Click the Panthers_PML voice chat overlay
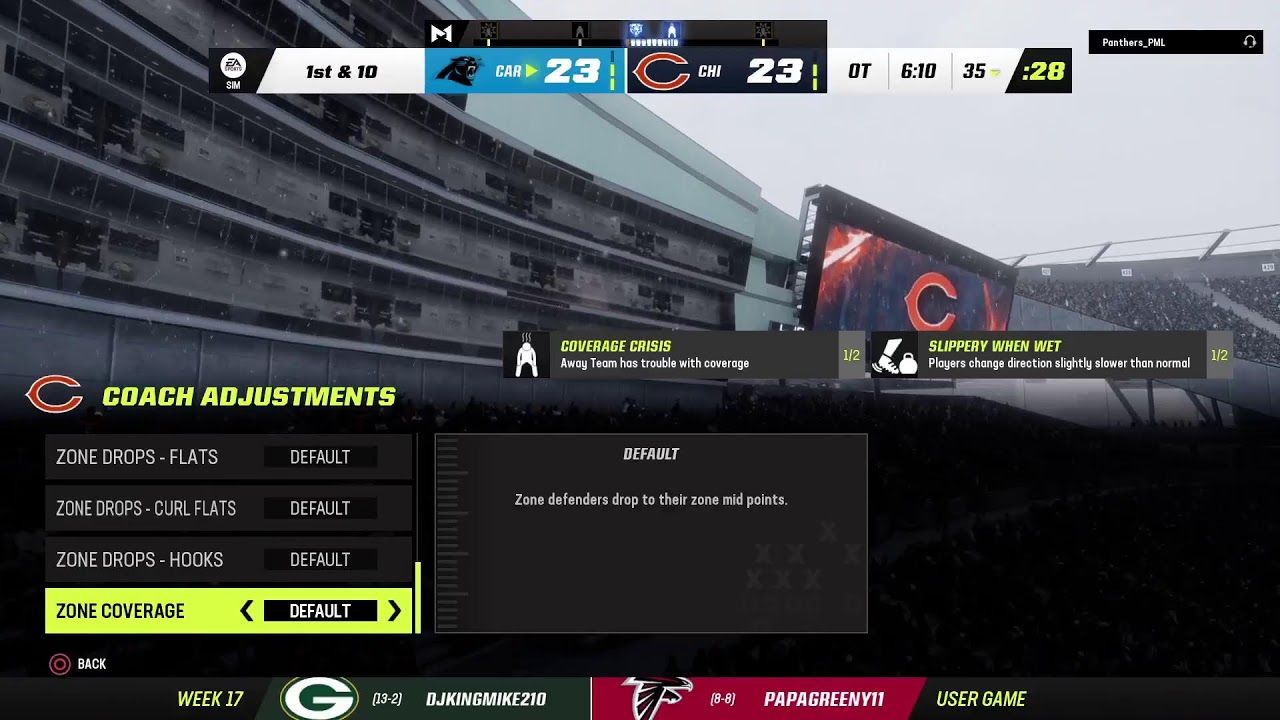This screenshot has height=720, width=1280. pyautogui.click(x=1175, y=42)
